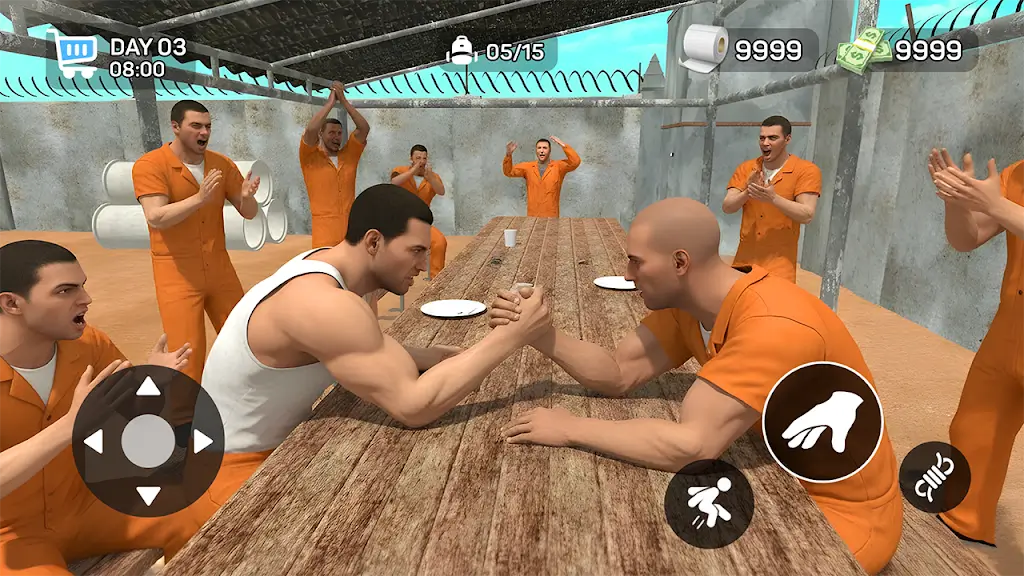Tap the D-pad right arrow
Image resolution: width=1024 pixels, height=576 pixels.
(203, 441)
